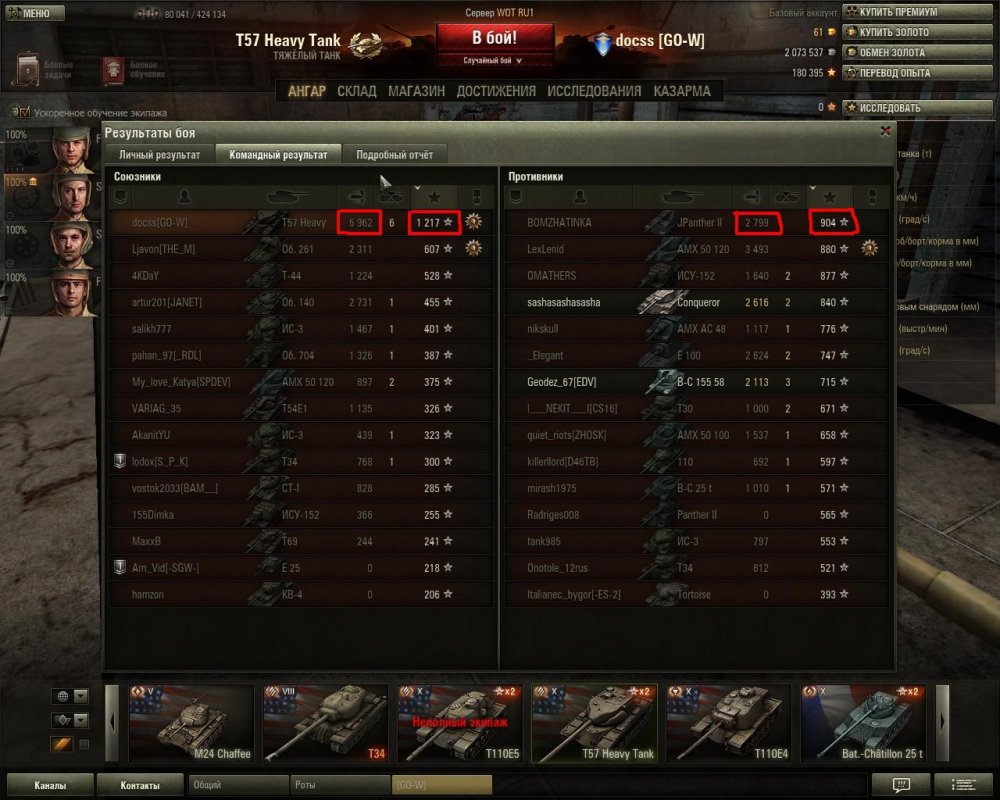
Task: Go to СКЛАД section
Action: 357,91
